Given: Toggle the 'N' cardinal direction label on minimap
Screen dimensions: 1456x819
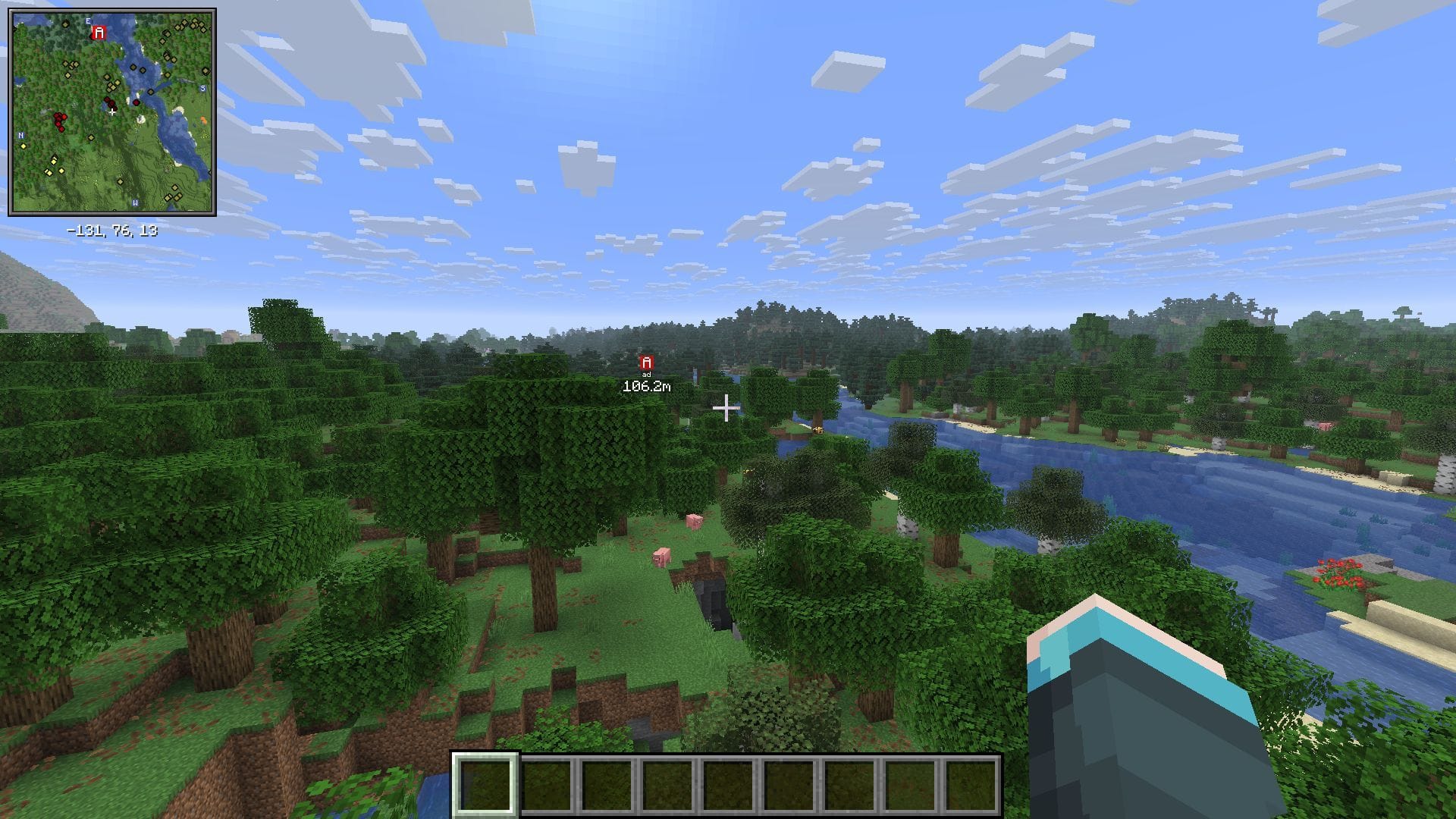Looking at the screenshot, I should 20,135.
